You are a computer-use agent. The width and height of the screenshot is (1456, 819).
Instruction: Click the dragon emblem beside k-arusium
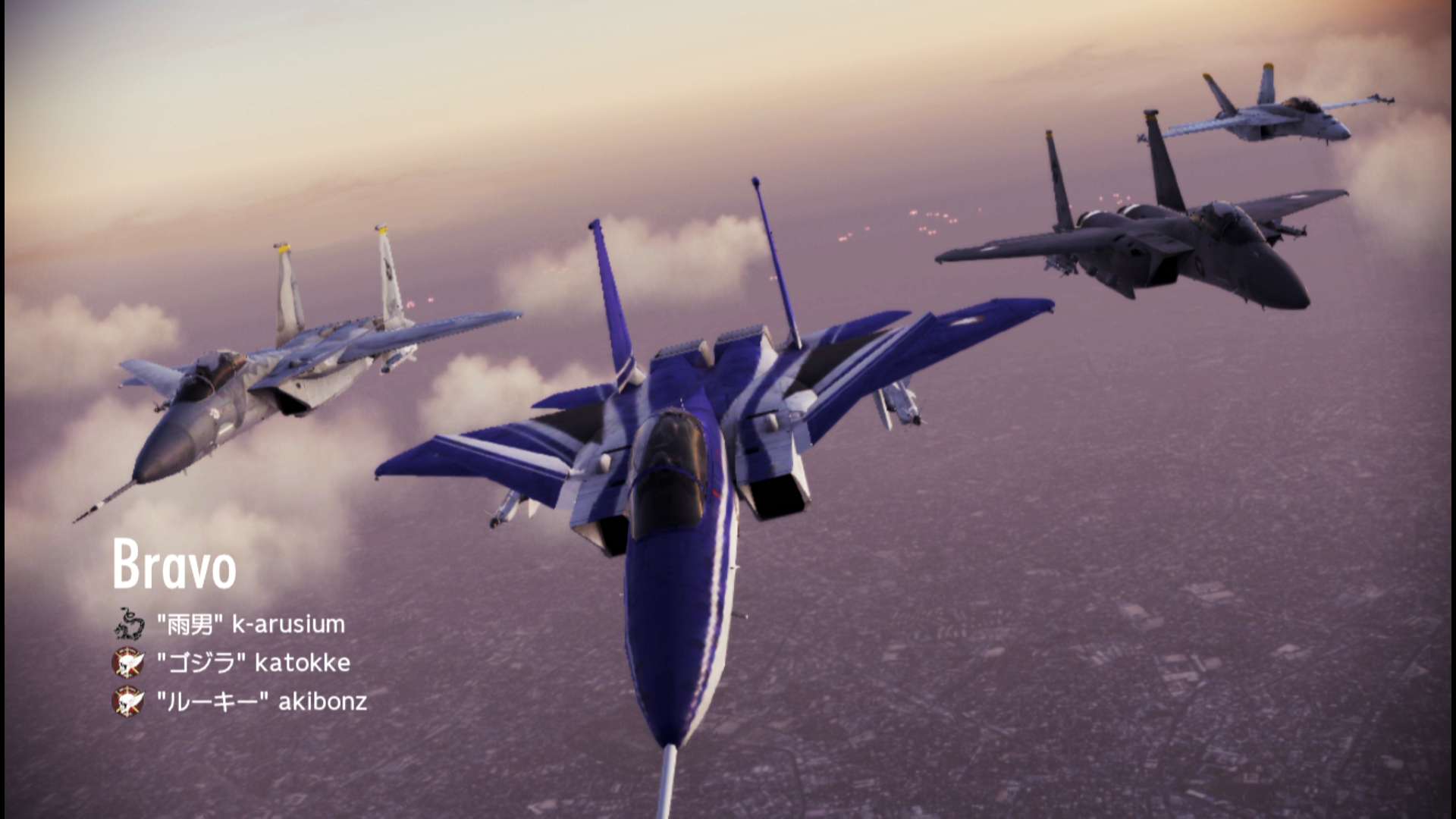pyautogui.click(x=129, y=623)
